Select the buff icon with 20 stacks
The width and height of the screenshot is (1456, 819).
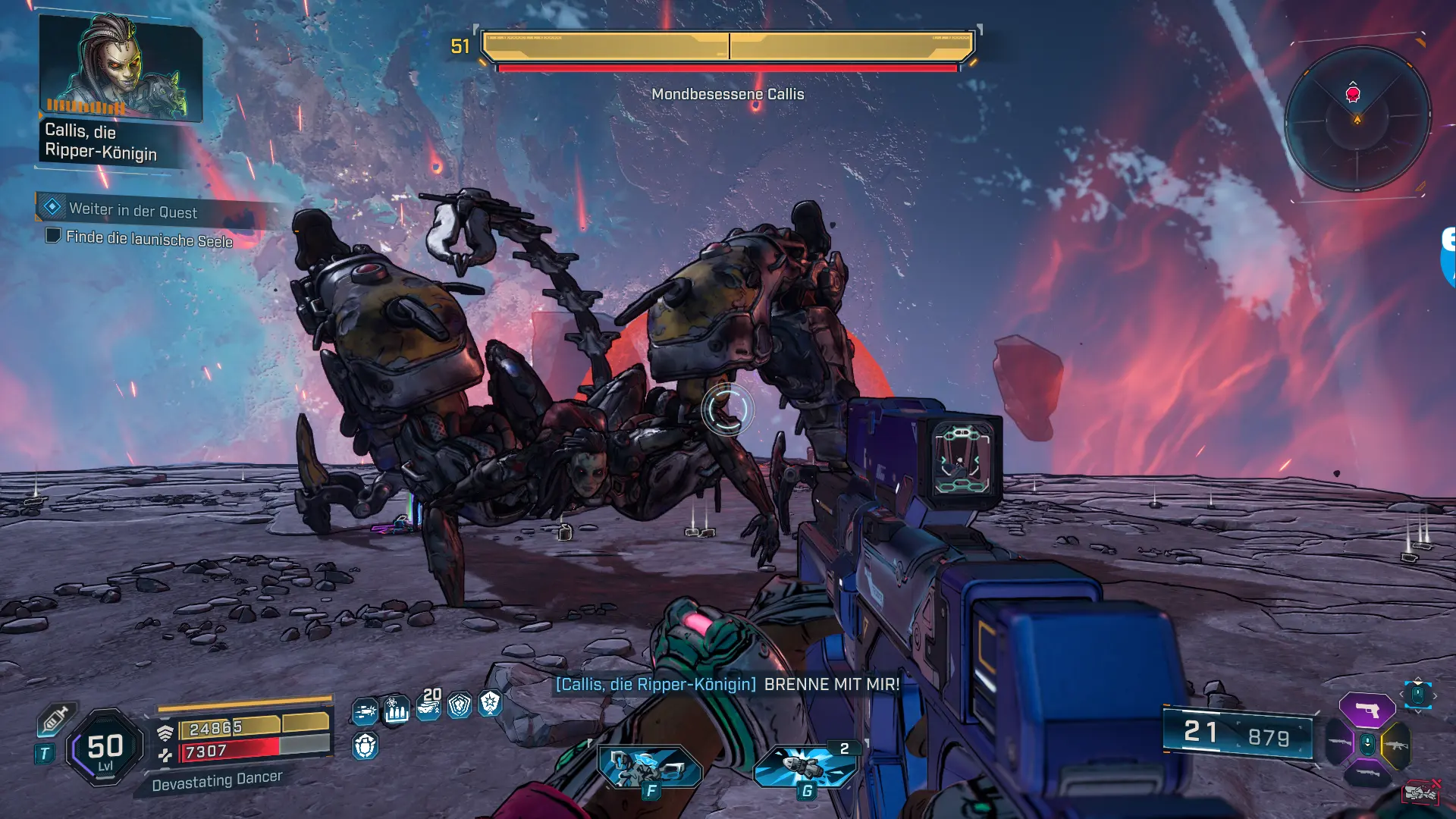click(x=428, y=705)
